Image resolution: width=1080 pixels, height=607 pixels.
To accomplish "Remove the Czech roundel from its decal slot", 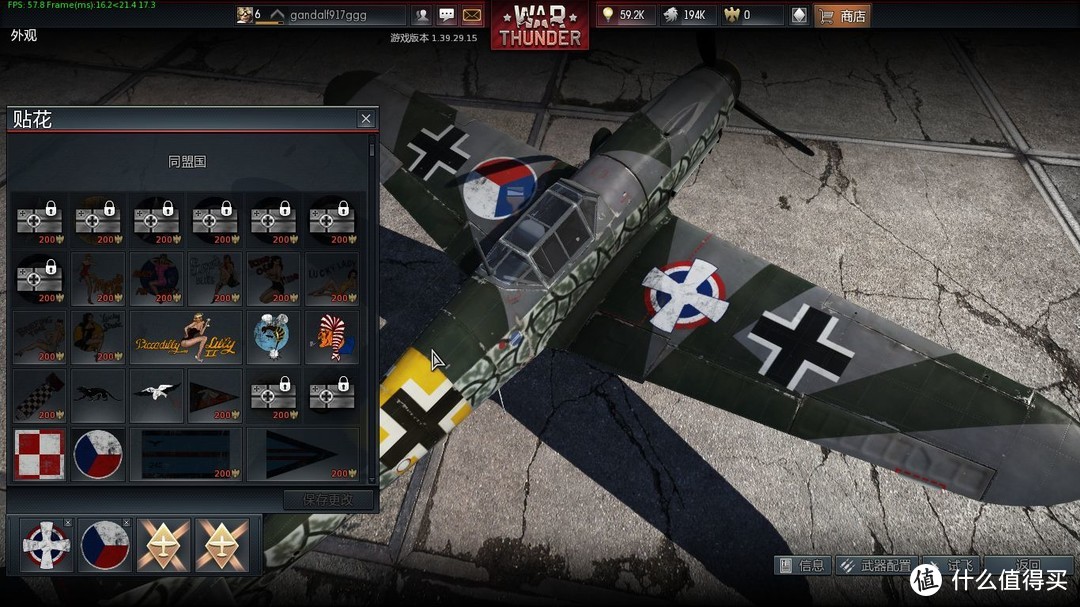I will 127,523.
